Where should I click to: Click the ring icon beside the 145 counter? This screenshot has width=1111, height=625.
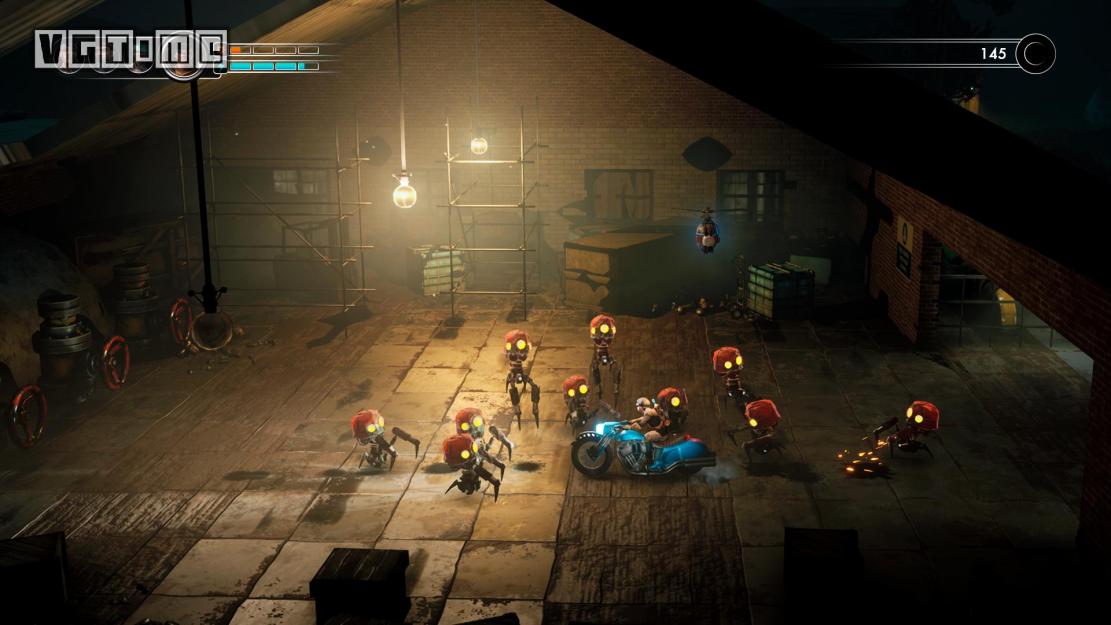[1035, 54]
